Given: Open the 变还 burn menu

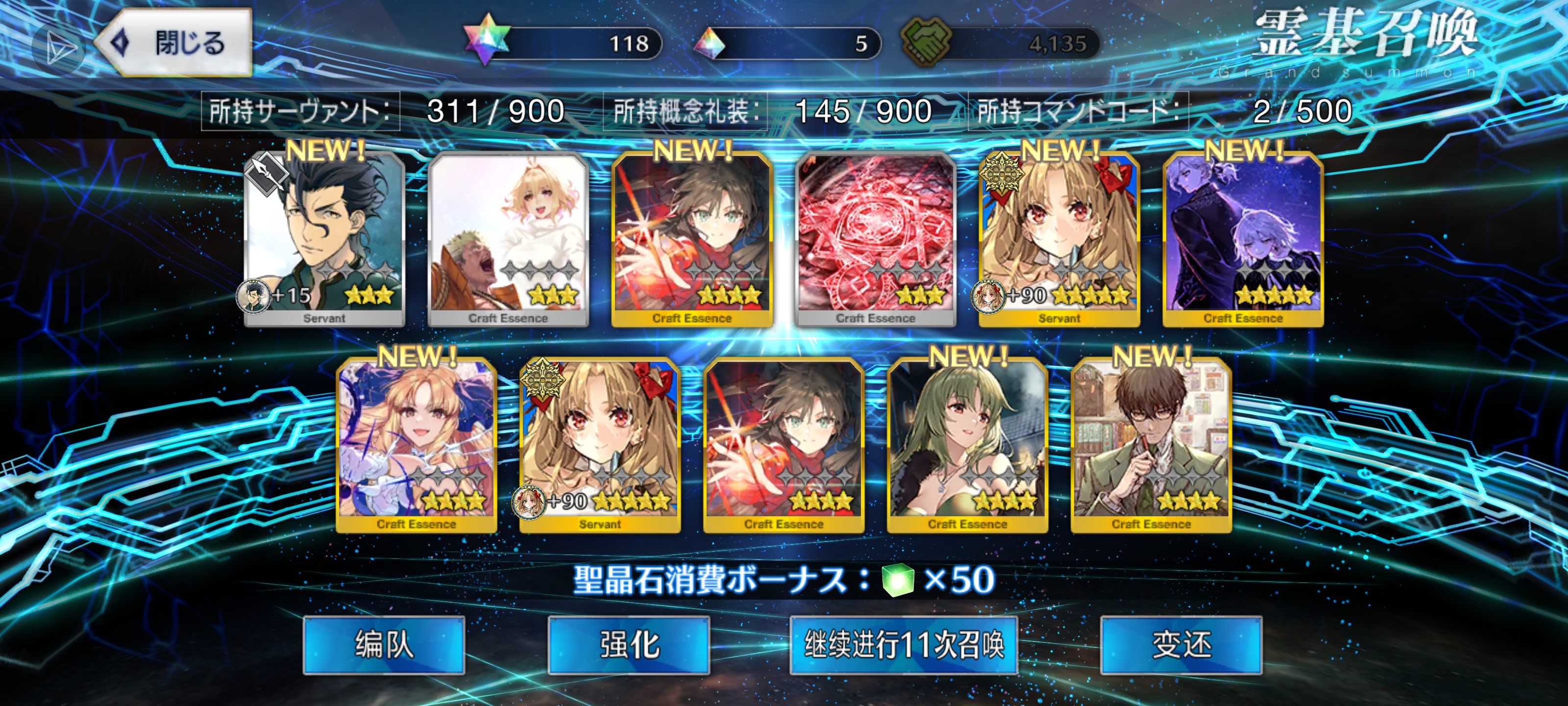Looking at the screenshot, I should pyautogui.click(x=1181, y=645).
